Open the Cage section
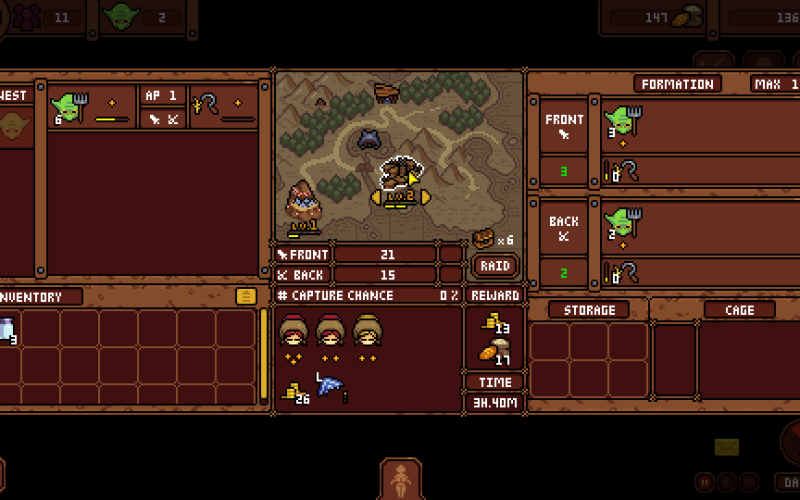800x500 pixels. click(739, 310)
